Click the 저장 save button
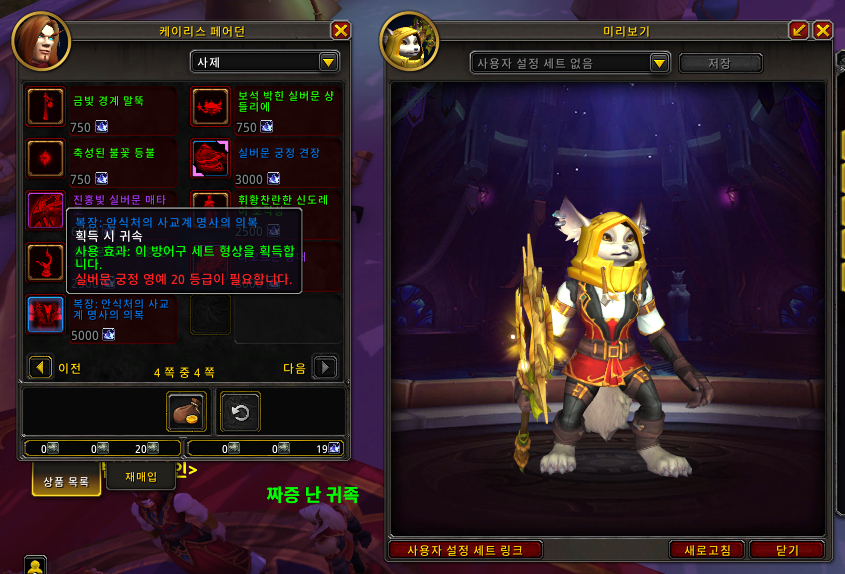This screenshot has height=574, width=845. click(719, 63)
